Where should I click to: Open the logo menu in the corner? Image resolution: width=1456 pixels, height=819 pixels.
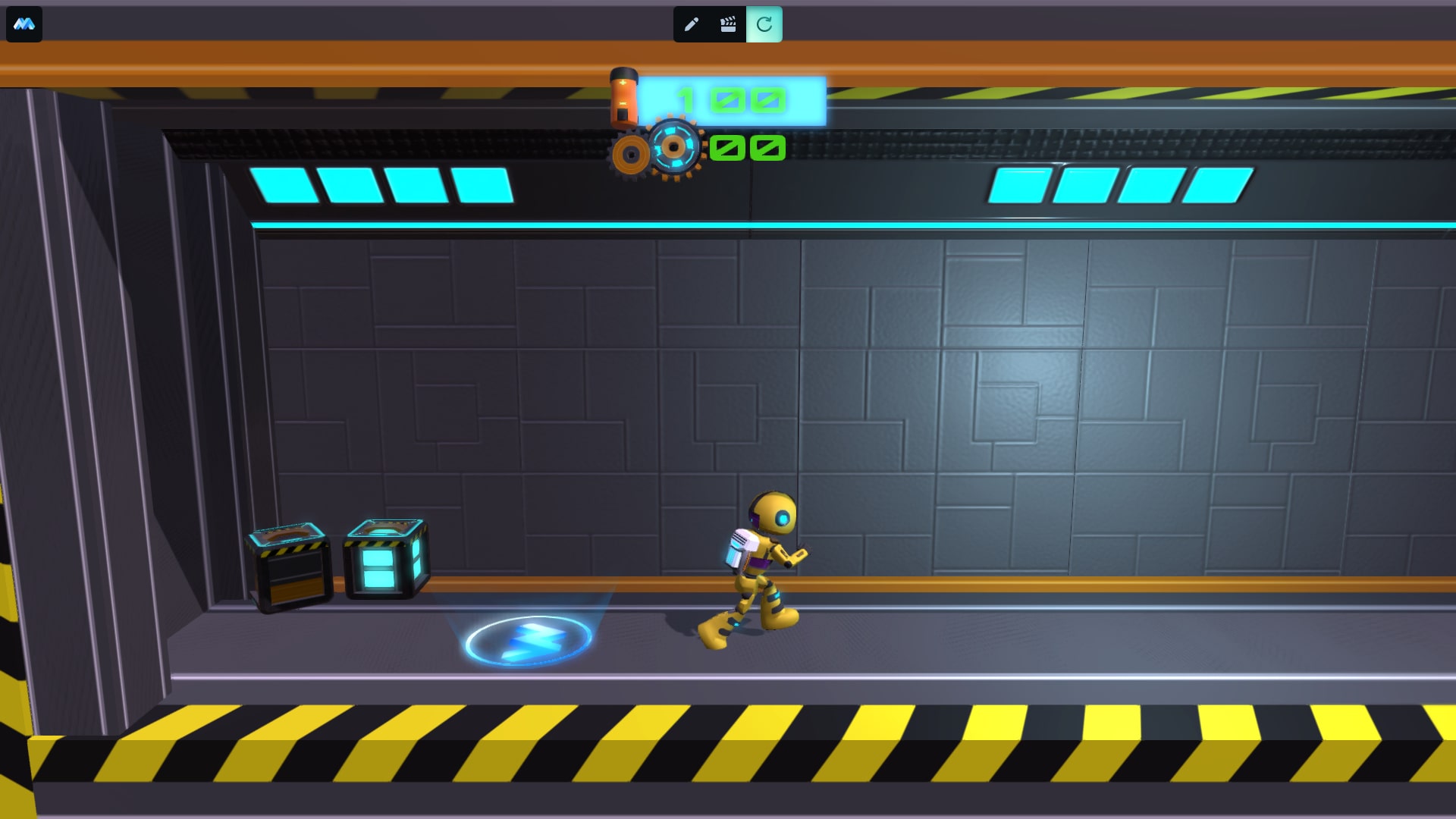click(x=24, y=24)
